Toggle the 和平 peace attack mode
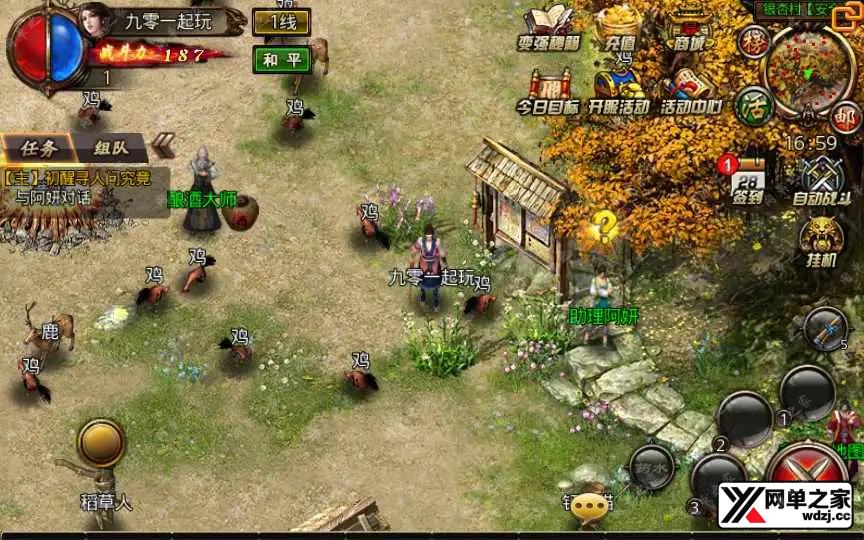Viewport: 864px width, 540px height. pos(281,59)
